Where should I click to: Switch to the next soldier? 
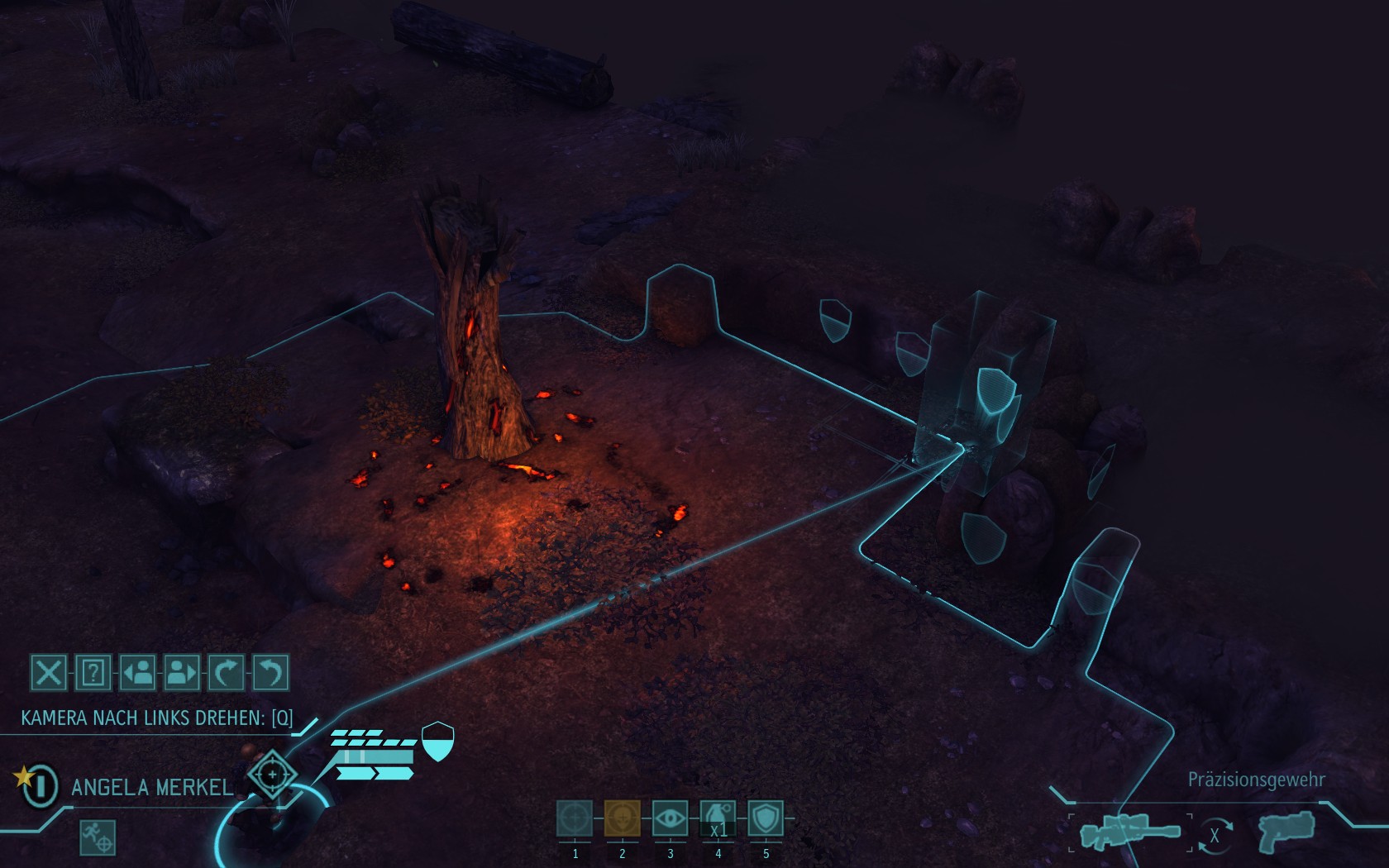(x=181, y=672)
